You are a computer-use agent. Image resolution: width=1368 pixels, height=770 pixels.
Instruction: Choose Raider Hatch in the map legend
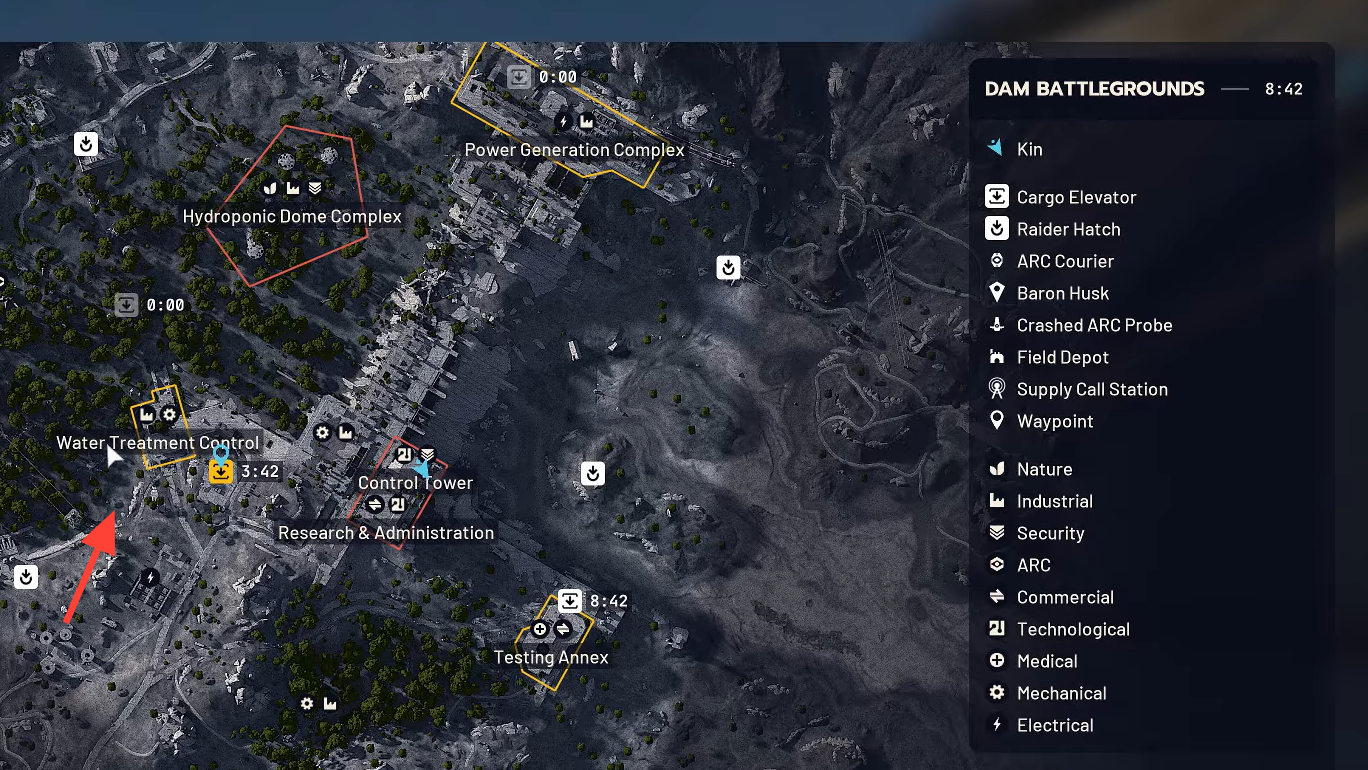[1068, 229]
